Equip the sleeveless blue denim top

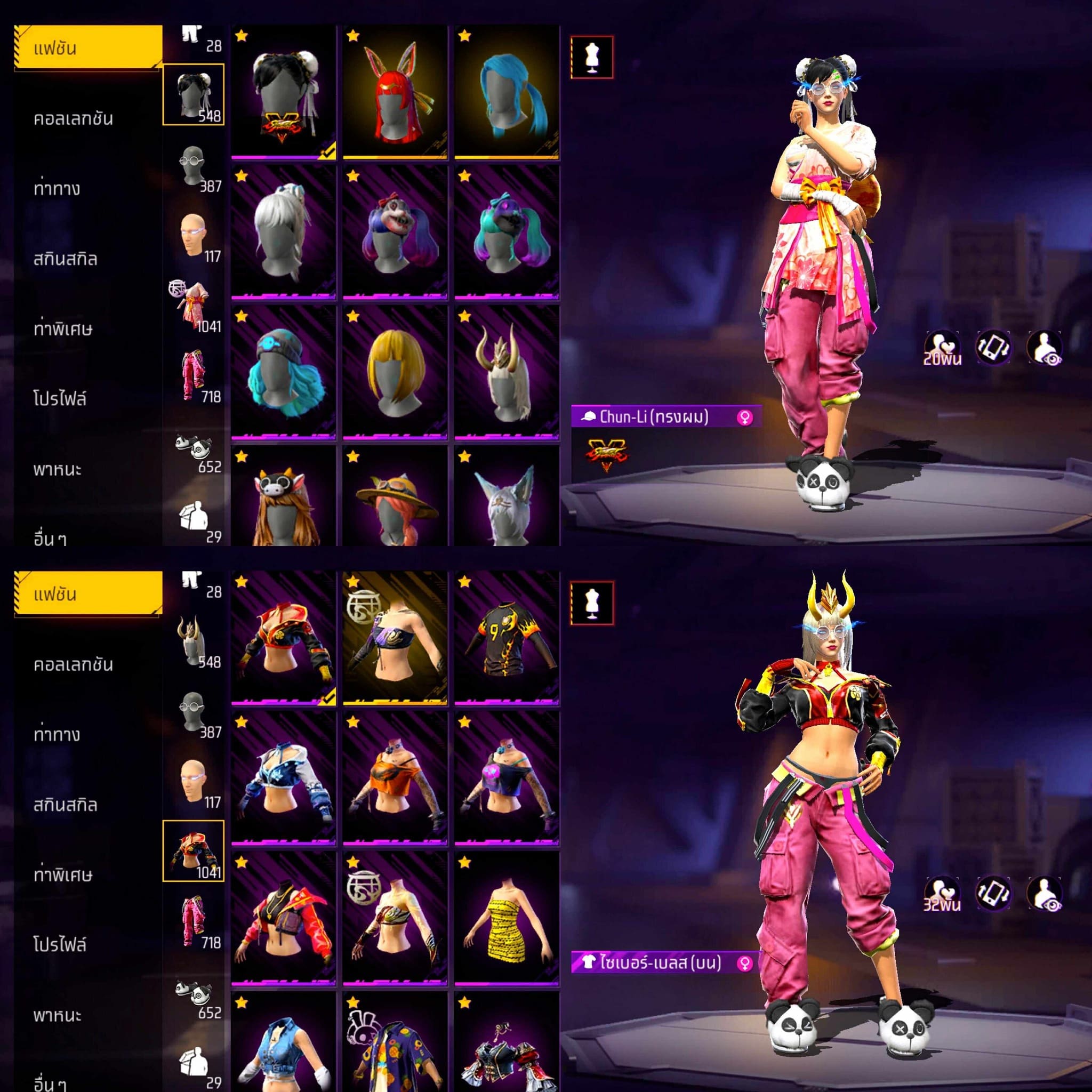point(283,1043)
